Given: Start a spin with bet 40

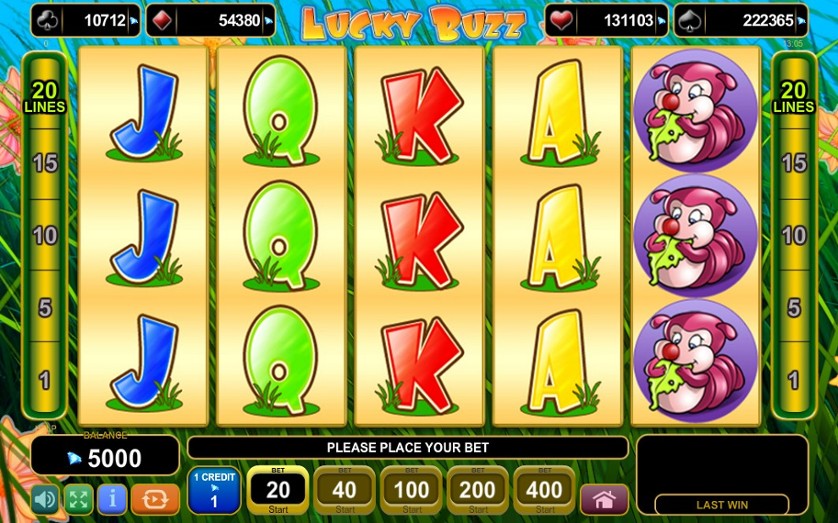Looking at the screenshot, I should coord(345,490).
